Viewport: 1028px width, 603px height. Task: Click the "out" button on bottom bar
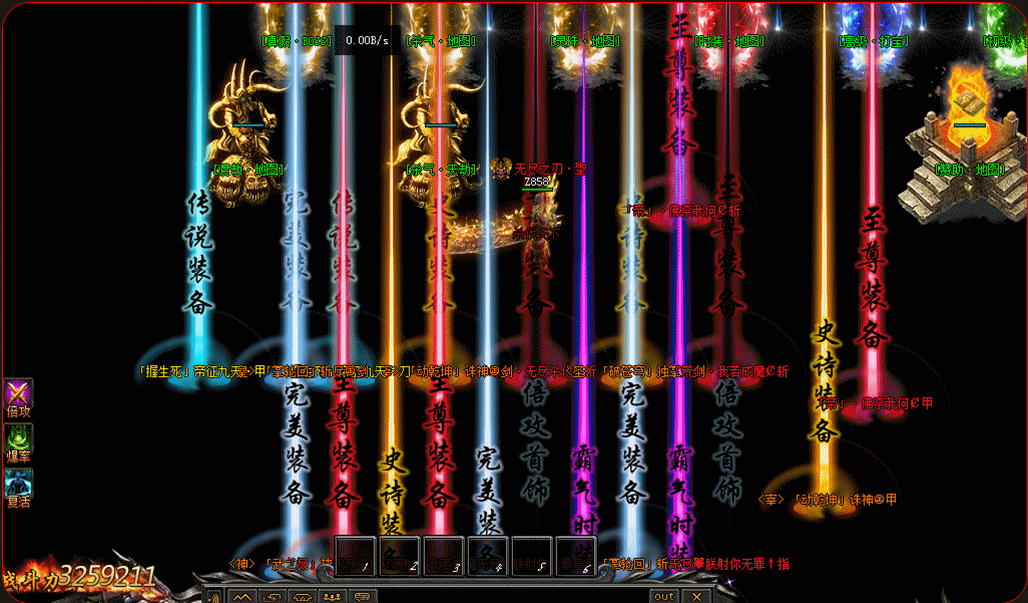click(x=663, y=596)
